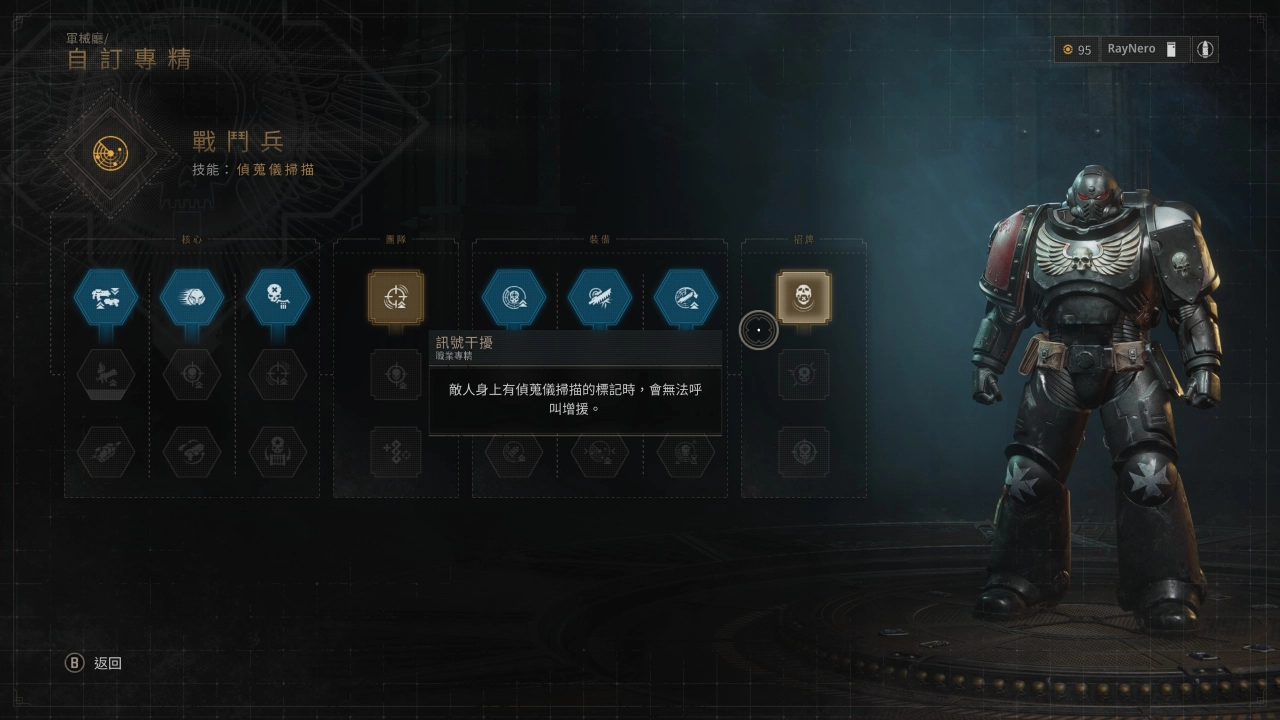This screenshot has height=720, width=1280.
Task: Click the locked skull turret Core perk
Action: pos(277,452)
